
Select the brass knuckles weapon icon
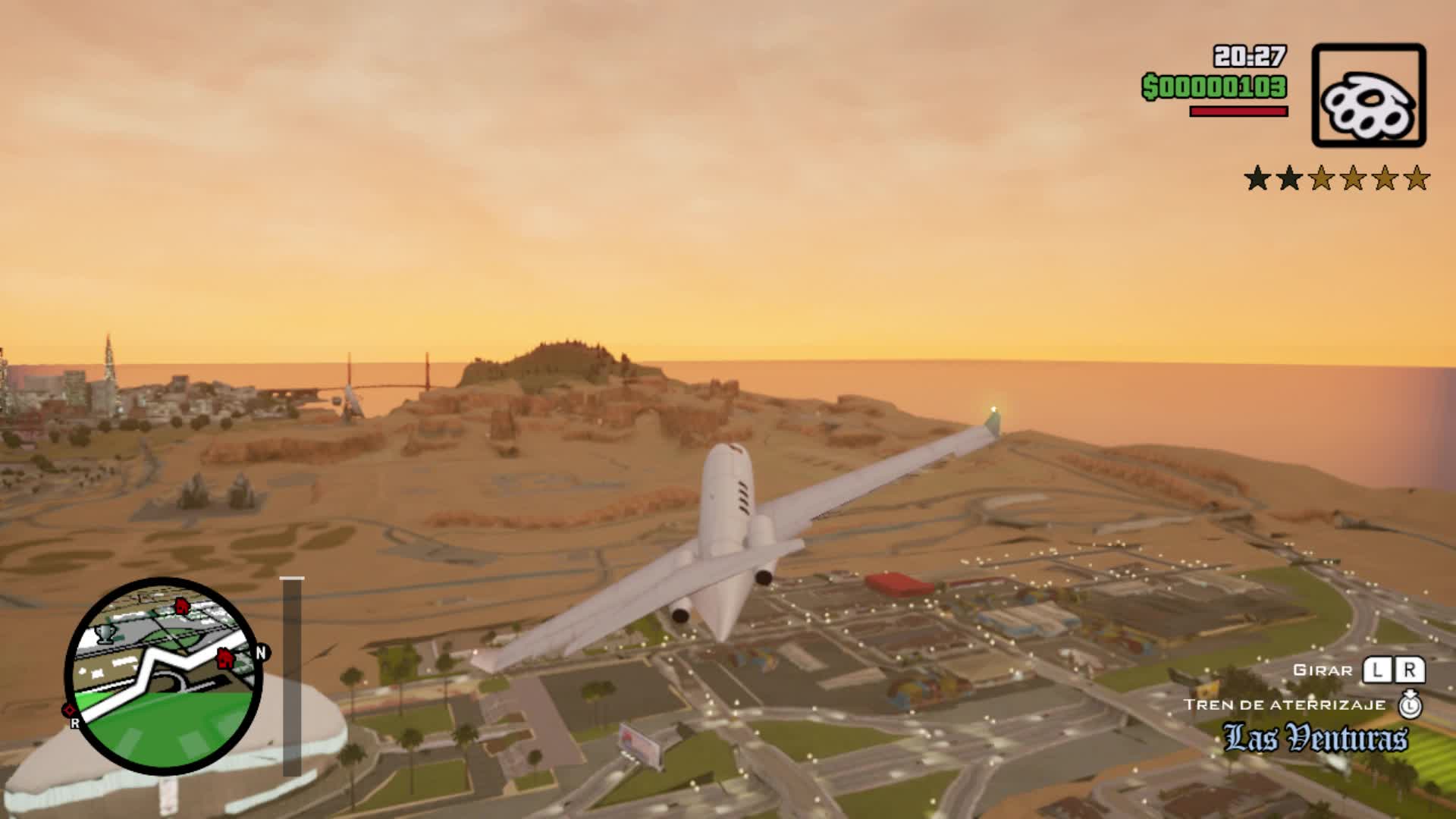1368,96
